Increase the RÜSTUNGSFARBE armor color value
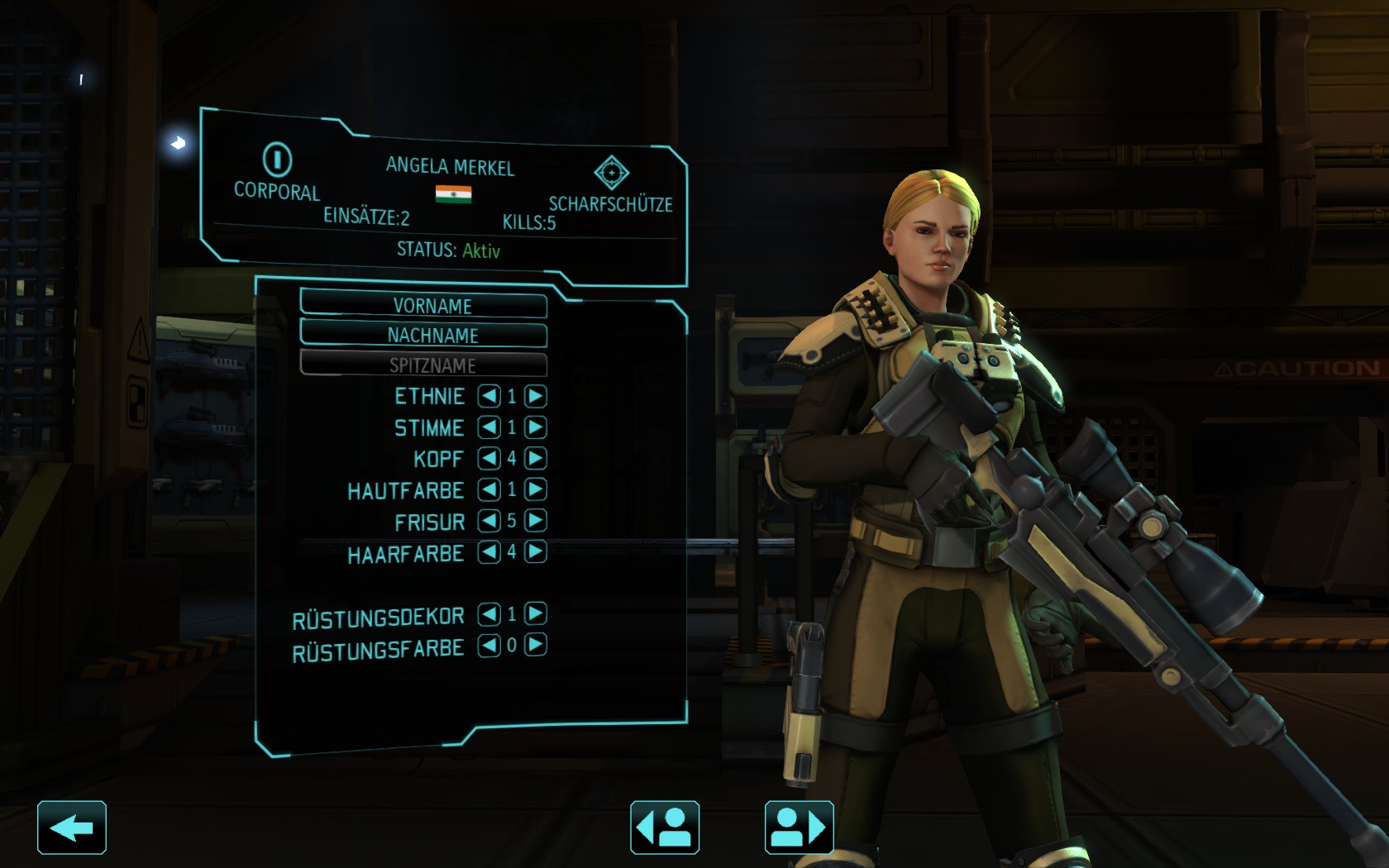1389x868 pixels. [536, 645]
